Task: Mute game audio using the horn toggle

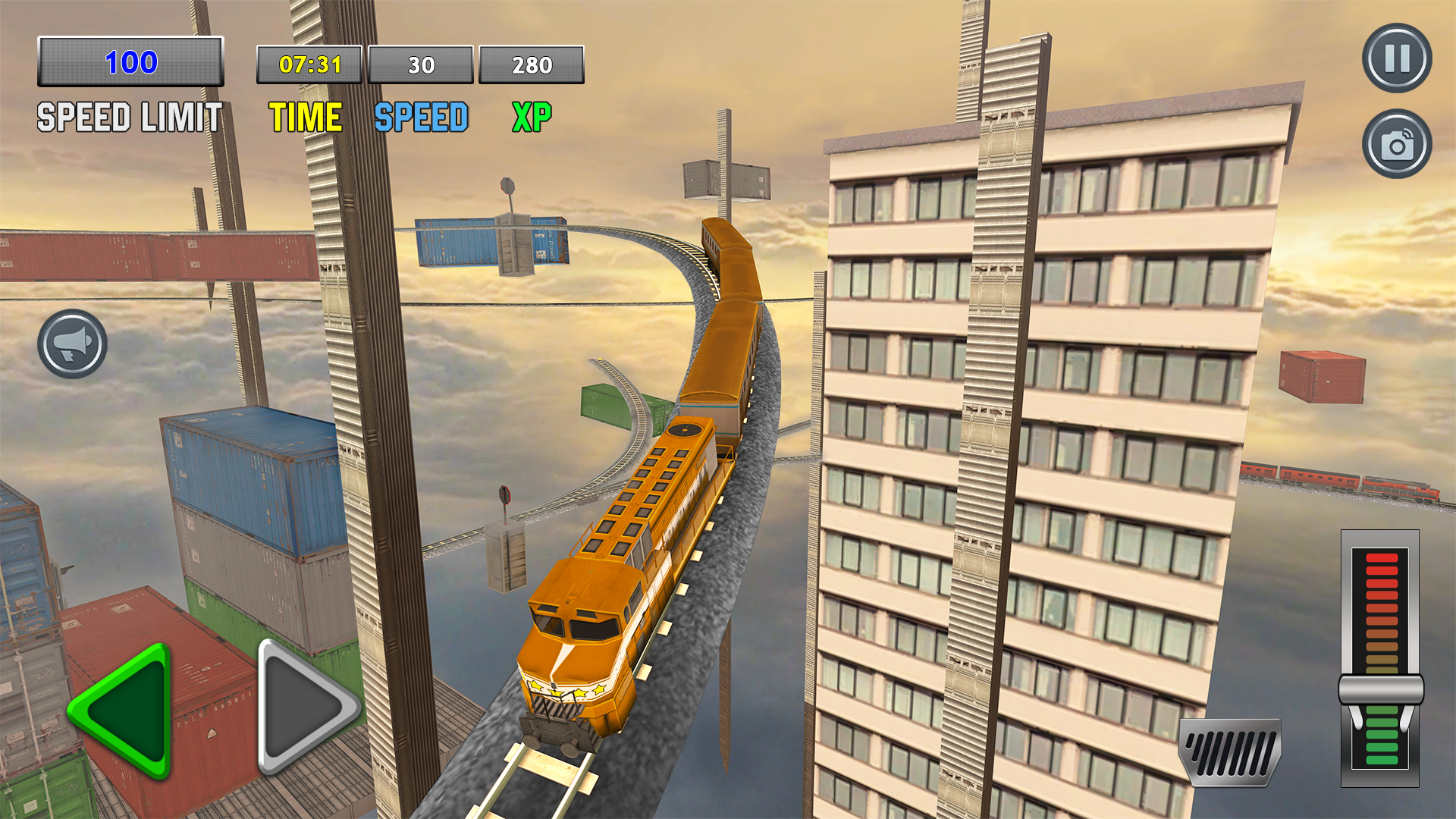Action: click(x=71, y=343)
